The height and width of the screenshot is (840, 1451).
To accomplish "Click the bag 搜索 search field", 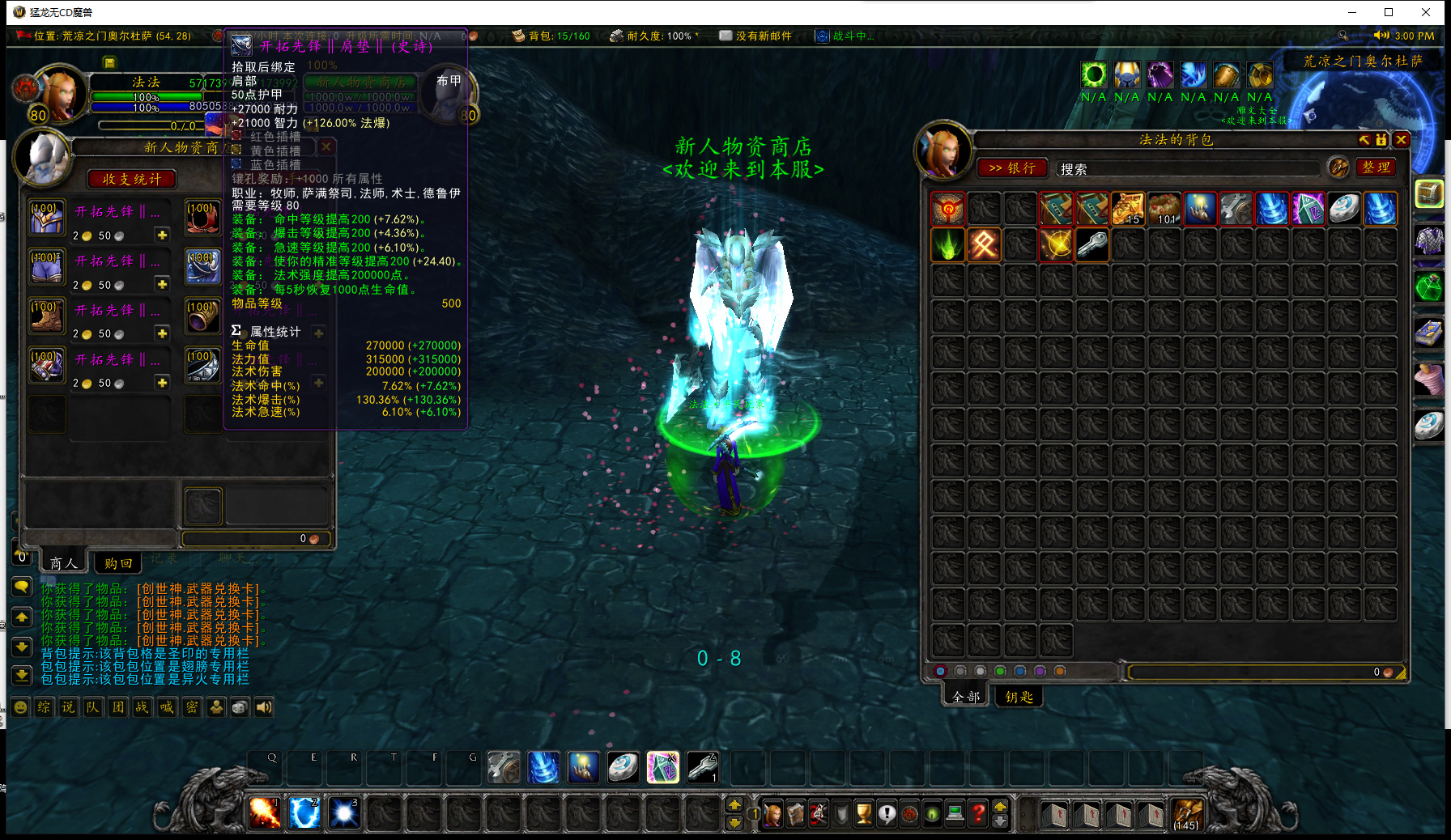I will point(1186,168).
